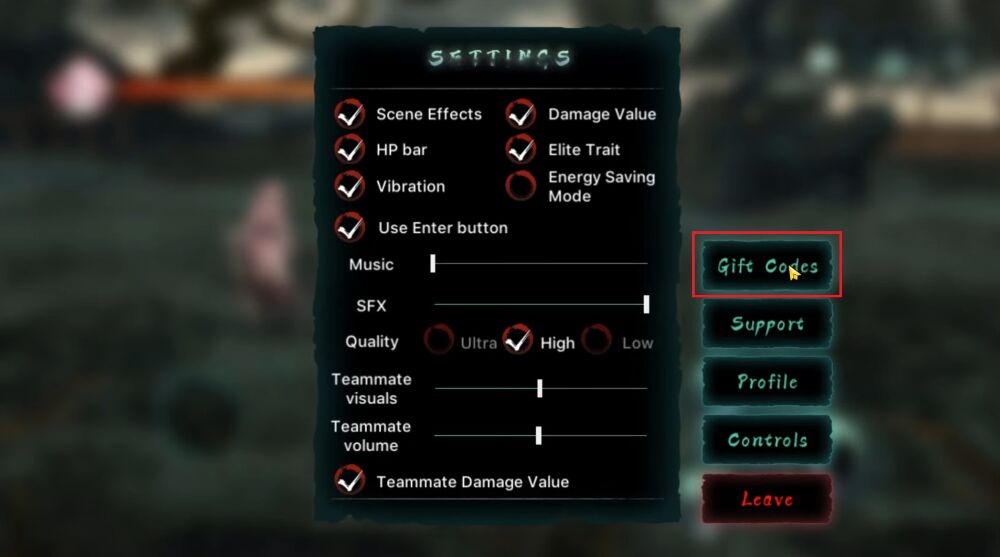Toggle the Elite Trait checkbox
This screenshot has width=1000, height=557.
(x=521, y=150)
